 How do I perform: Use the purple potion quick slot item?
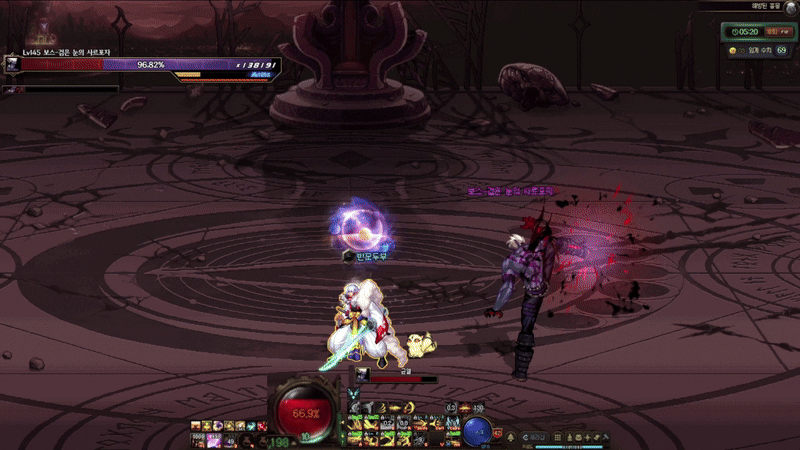pyautogui.click(x=214, y=439)
